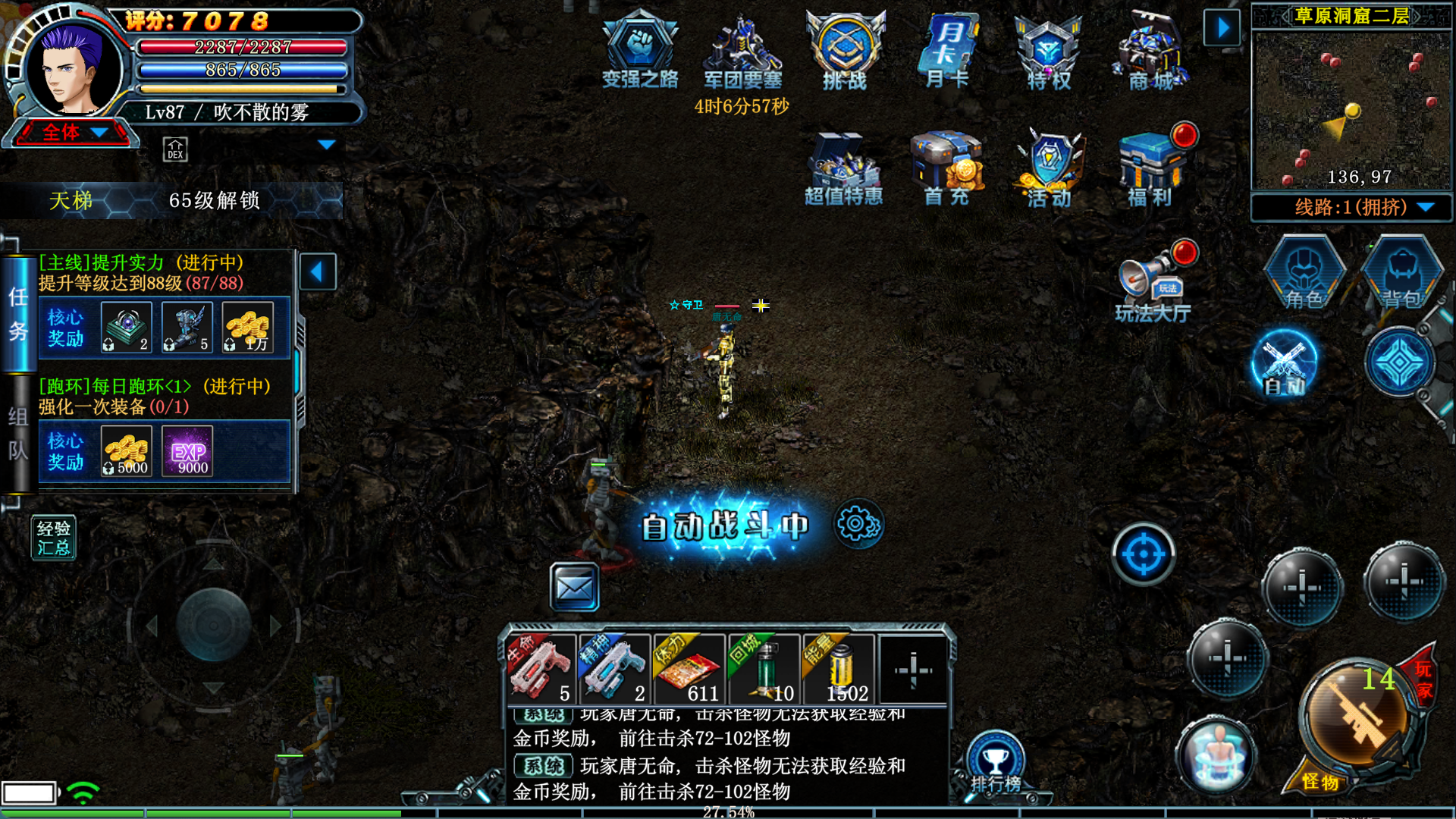
Task: Switch to the 组队 team tab
Action: coord(18,434)
